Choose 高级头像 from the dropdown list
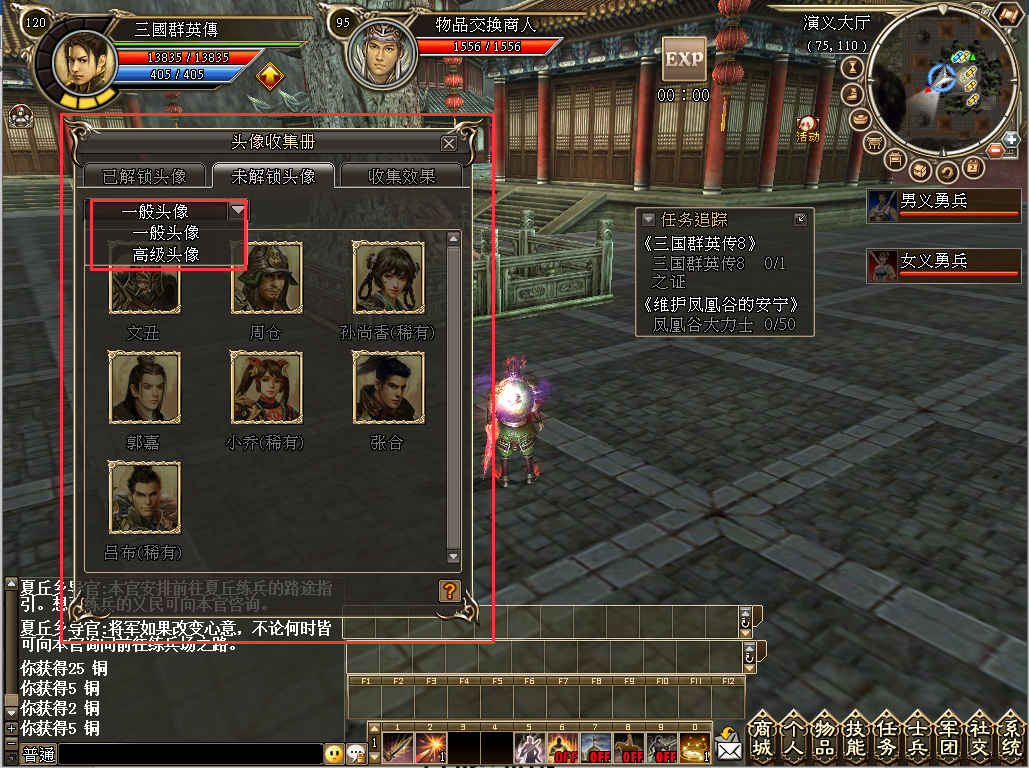The width and height of the screenshot is (1029, 768). tap(166, 255)
